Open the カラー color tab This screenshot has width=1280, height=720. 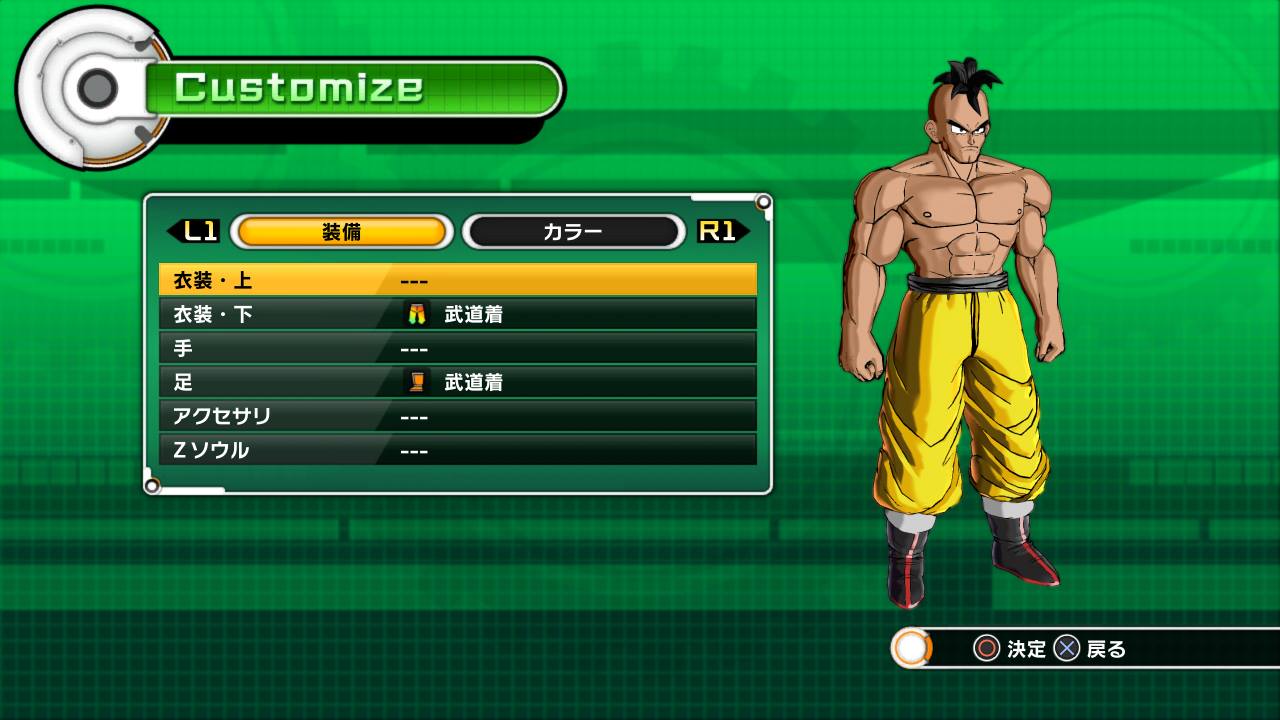pos(572,231)
